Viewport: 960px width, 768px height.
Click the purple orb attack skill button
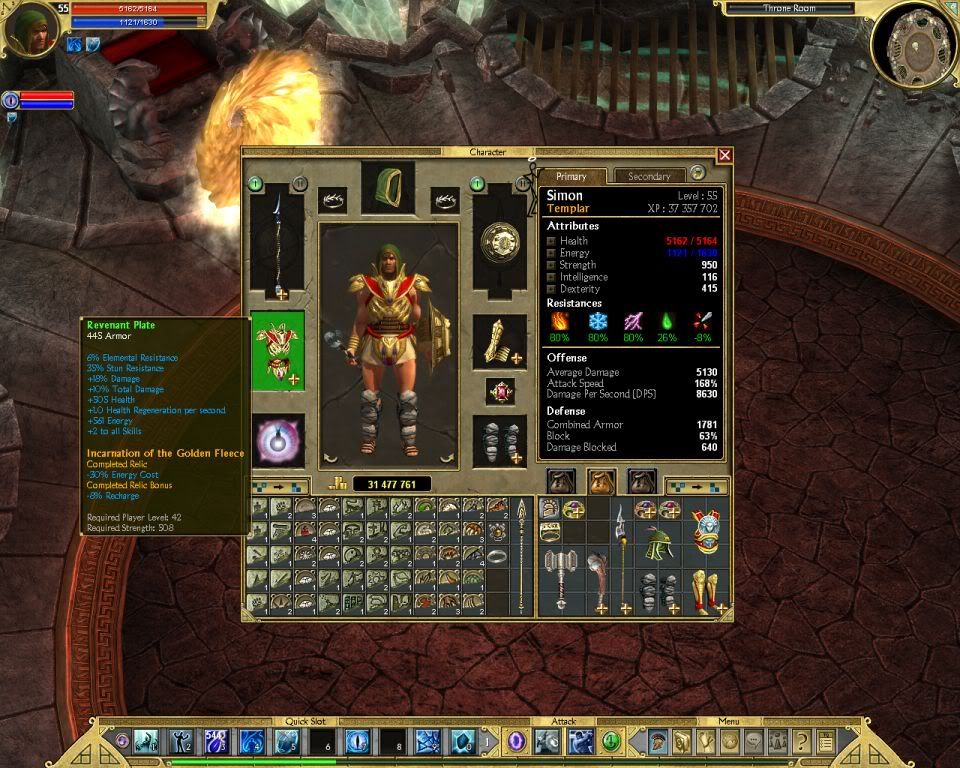click(x=517, y=741)
